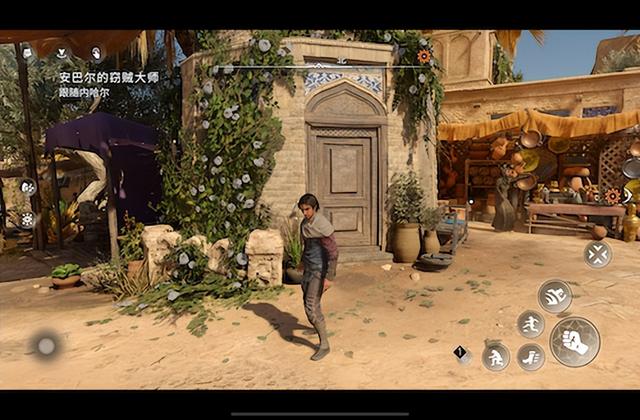640x420 pixels.
Task: Select the tool slot showing count 1
Action: [462, 353]
